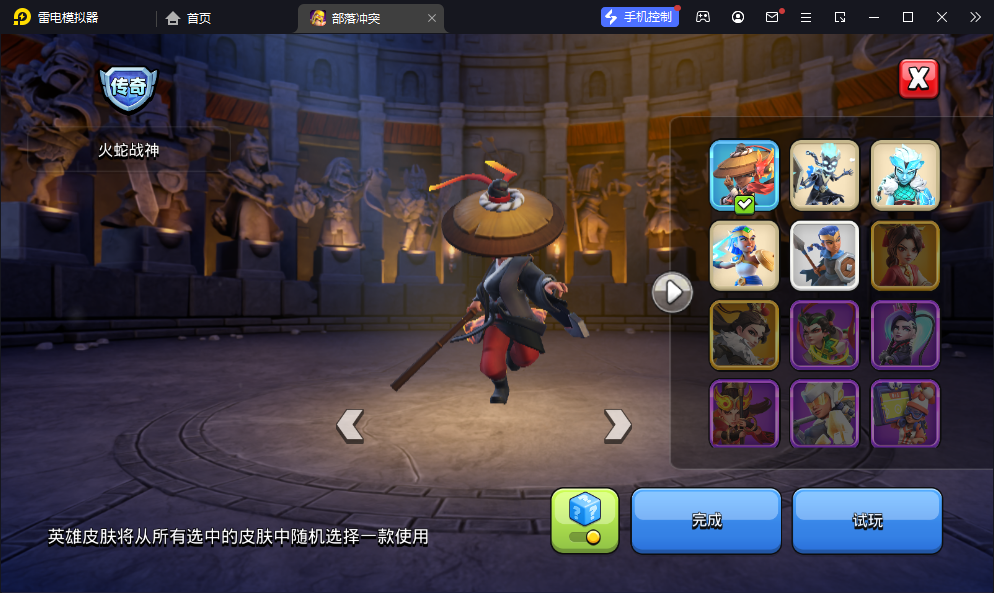Click the 试玩 (Try) button

pos(867,520)
